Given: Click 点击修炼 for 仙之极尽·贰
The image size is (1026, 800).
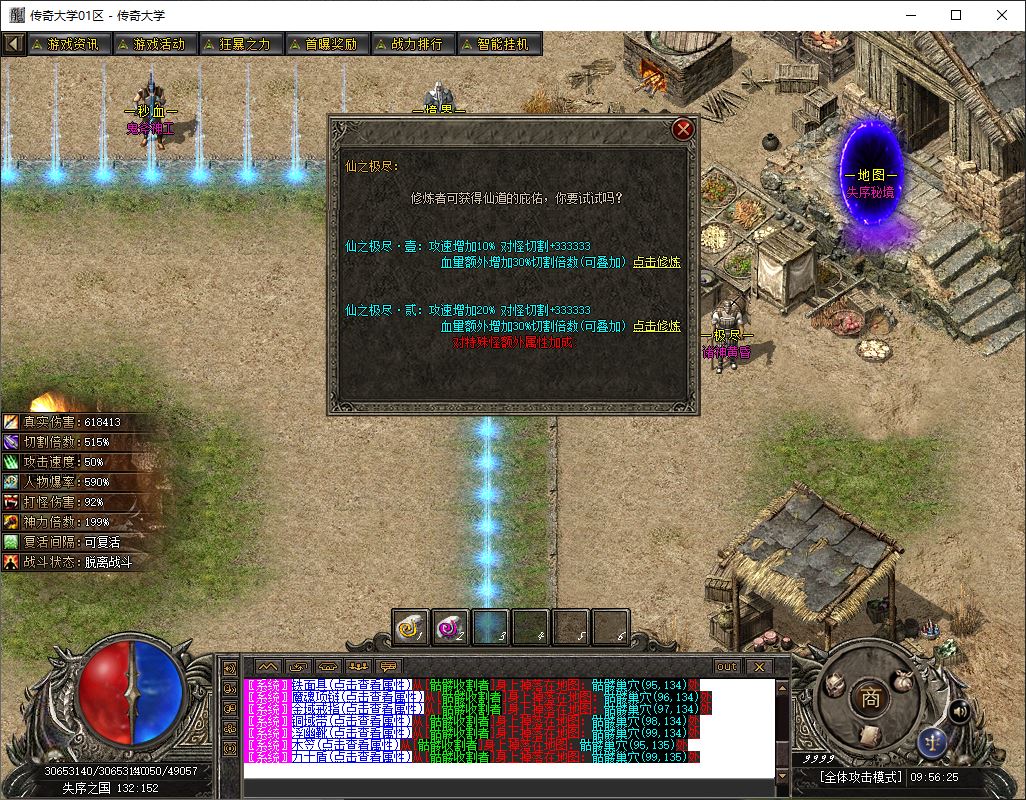Looking at the screenshot, I should click(x=656, y=326).
